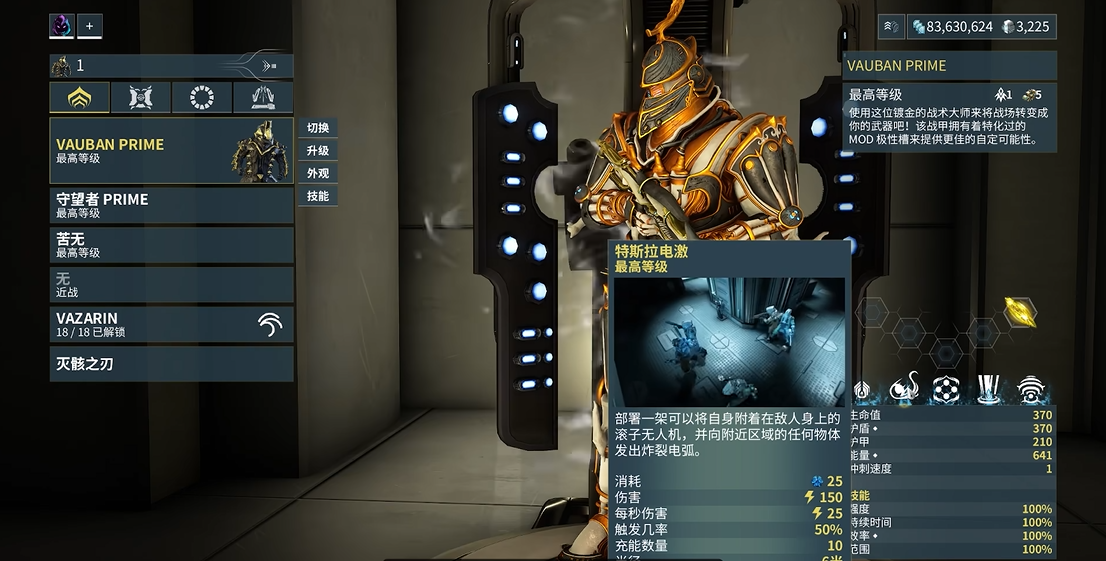Open the 守望者 PRIME equipment slot
1106x561 pixels.
[x=171, y=205]
